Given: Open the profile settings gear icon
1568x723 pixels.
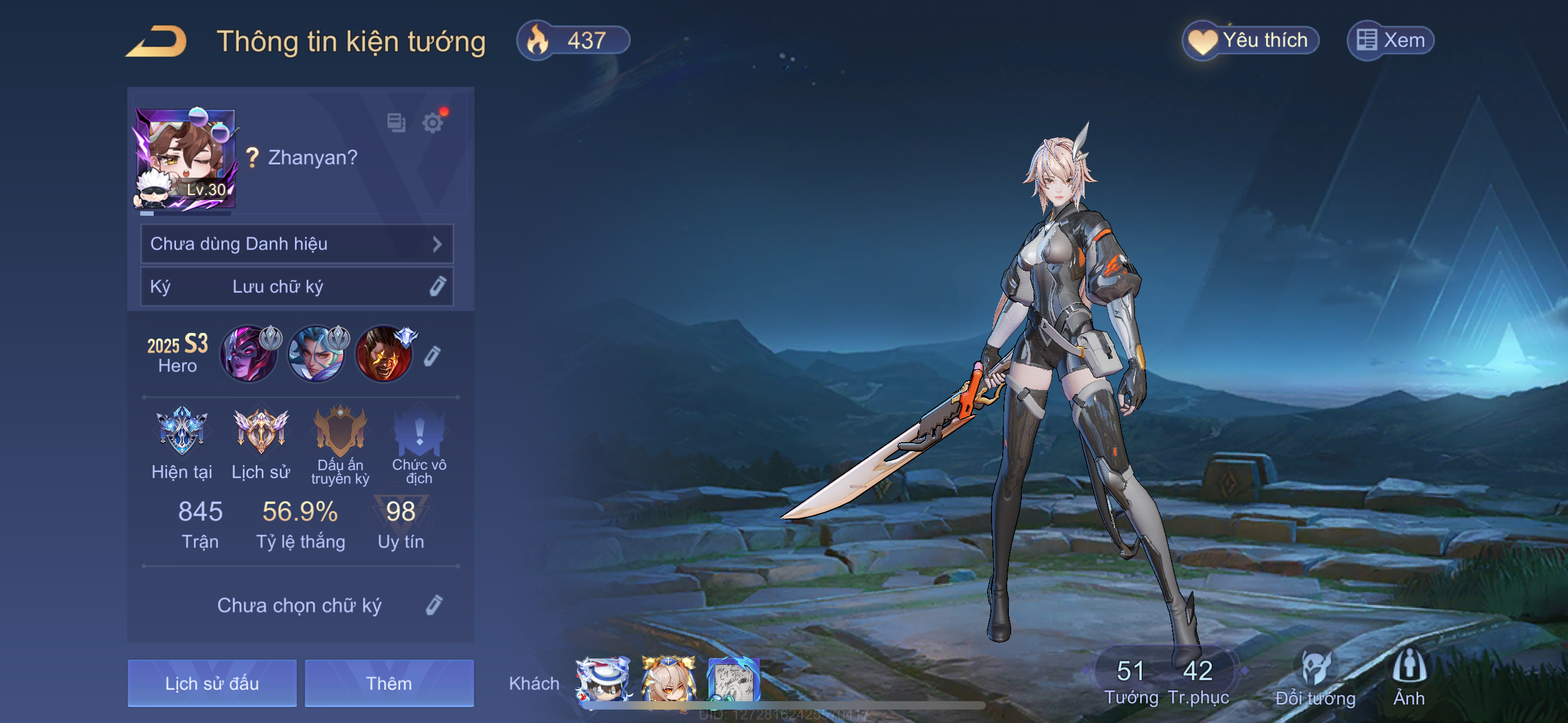Looking at the screenshot, I should click(x=432, y=123).
